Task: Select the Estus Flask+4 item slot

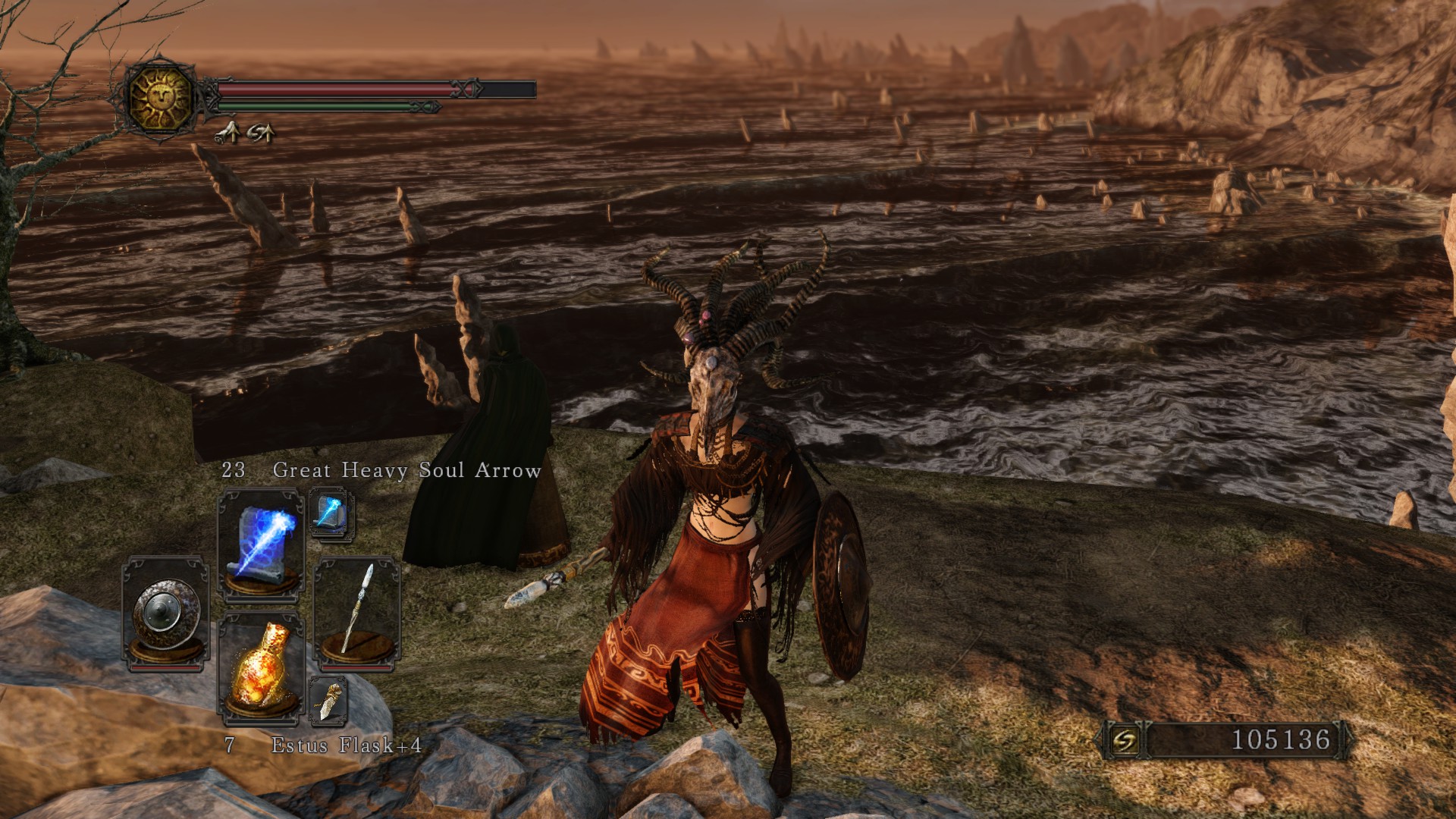Action: click(260, 665)
